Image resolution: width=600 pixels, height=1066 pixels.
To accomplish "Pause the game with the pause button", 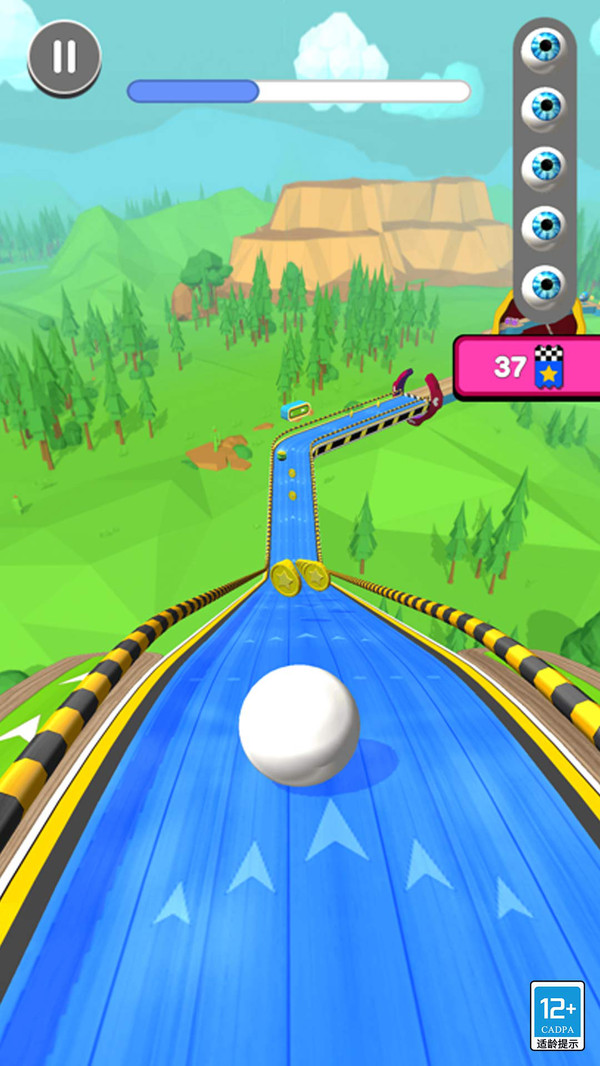I will pyautogui.click(x=64, y=57).
